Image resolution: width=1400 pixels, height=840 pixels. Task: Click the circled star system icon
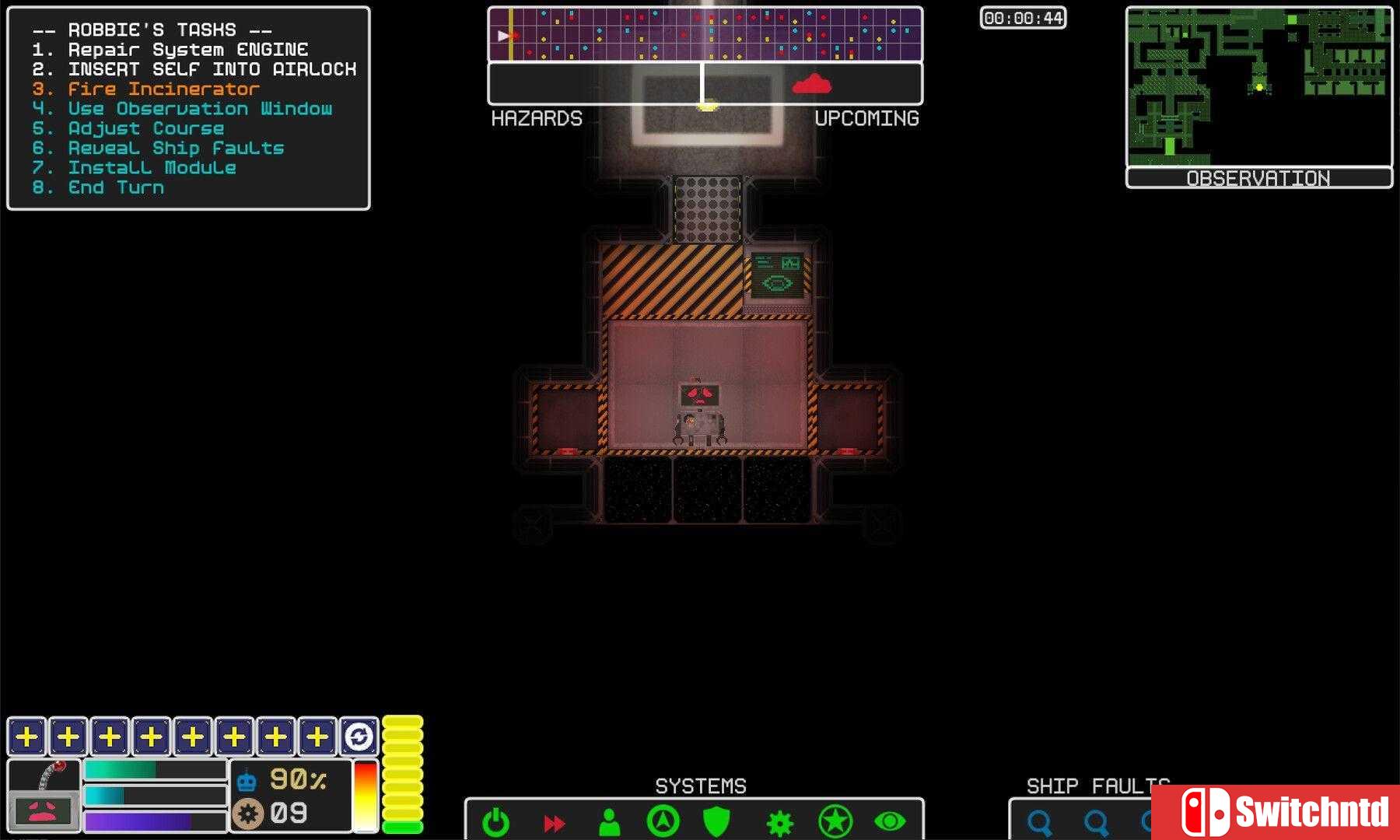(835, 821)
